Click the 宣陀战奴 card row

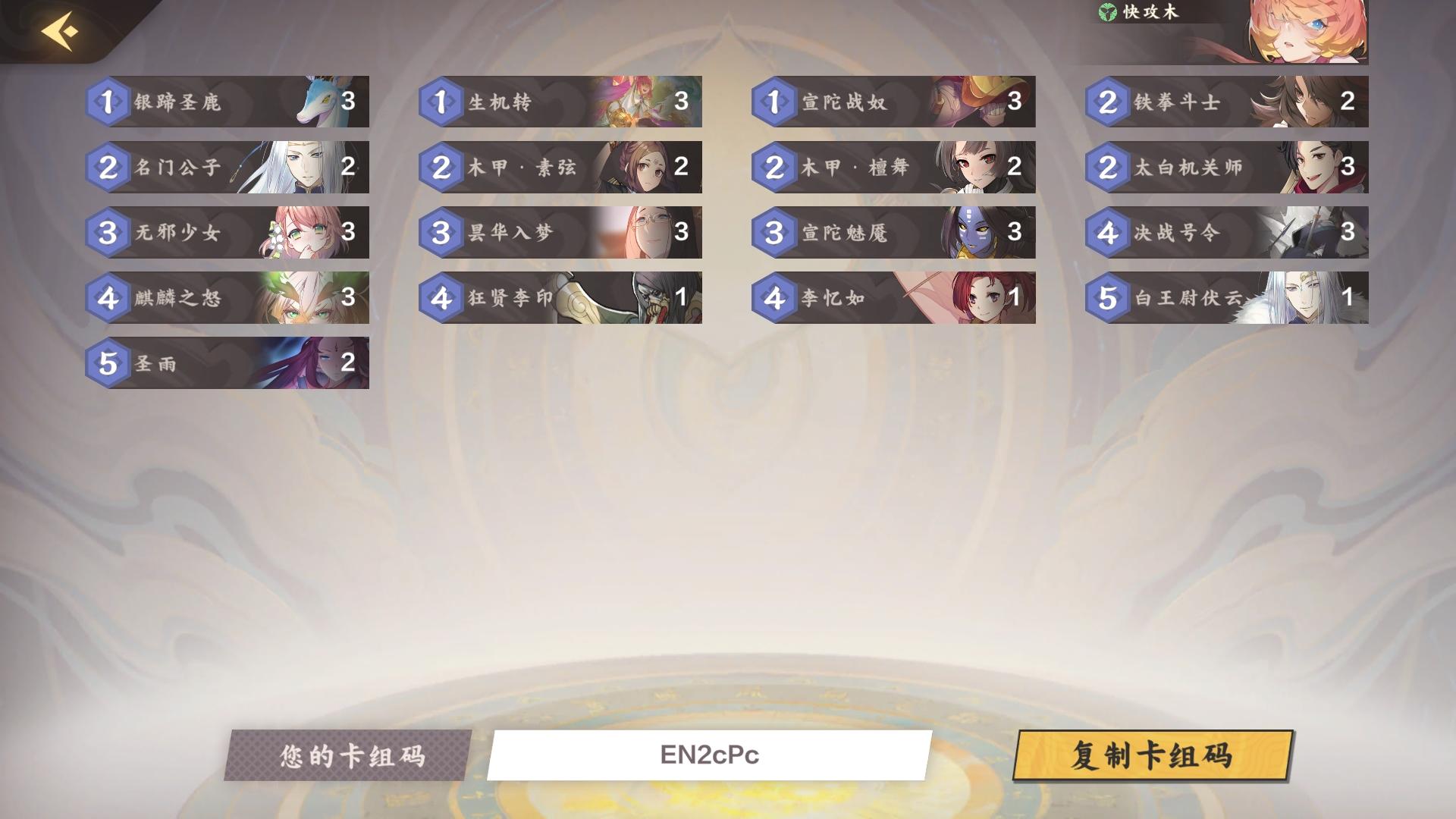coord(895,102)
